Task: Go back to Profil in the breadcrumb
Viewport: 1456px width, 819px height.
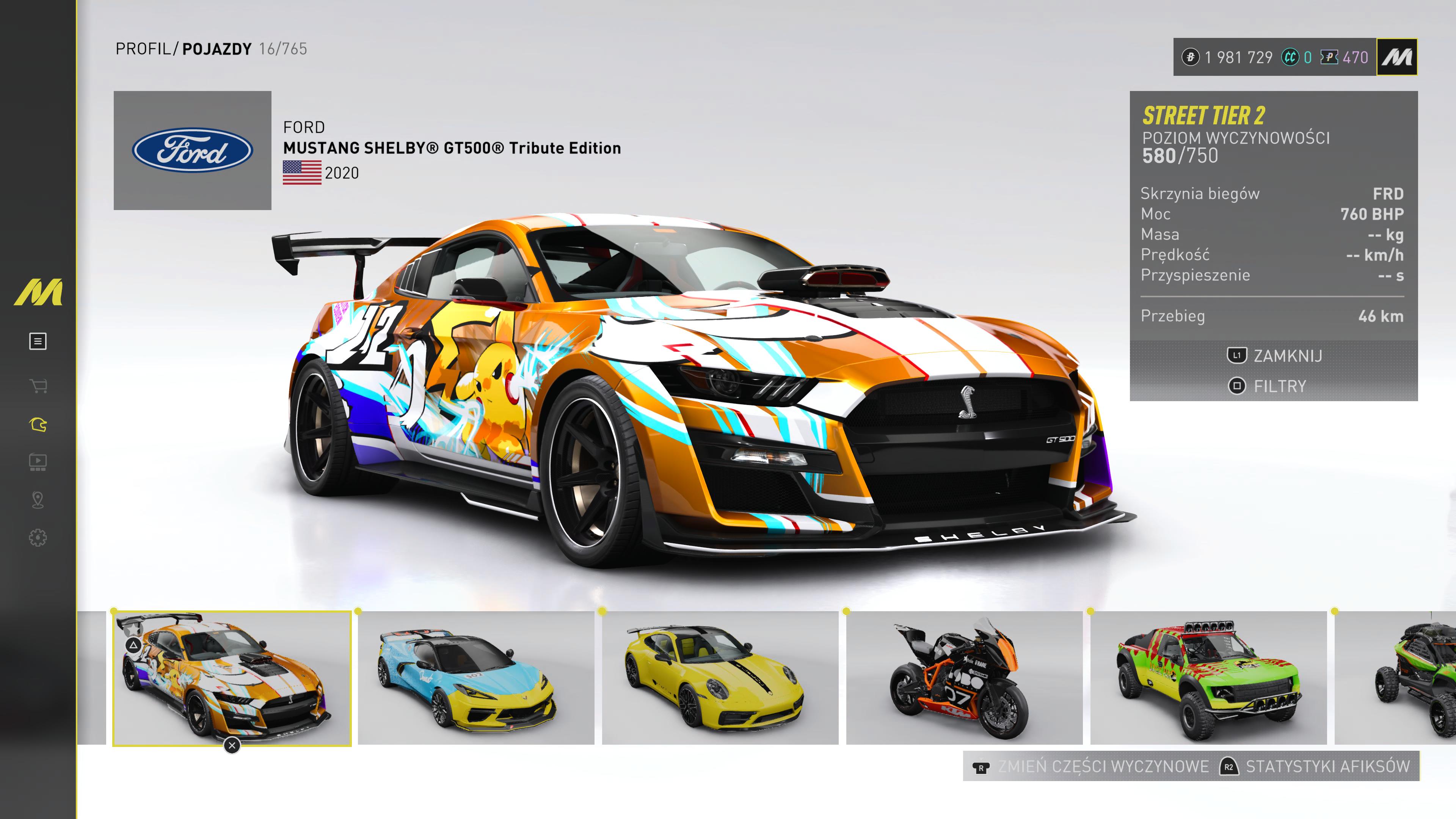Action: click(x=143, y=49)
